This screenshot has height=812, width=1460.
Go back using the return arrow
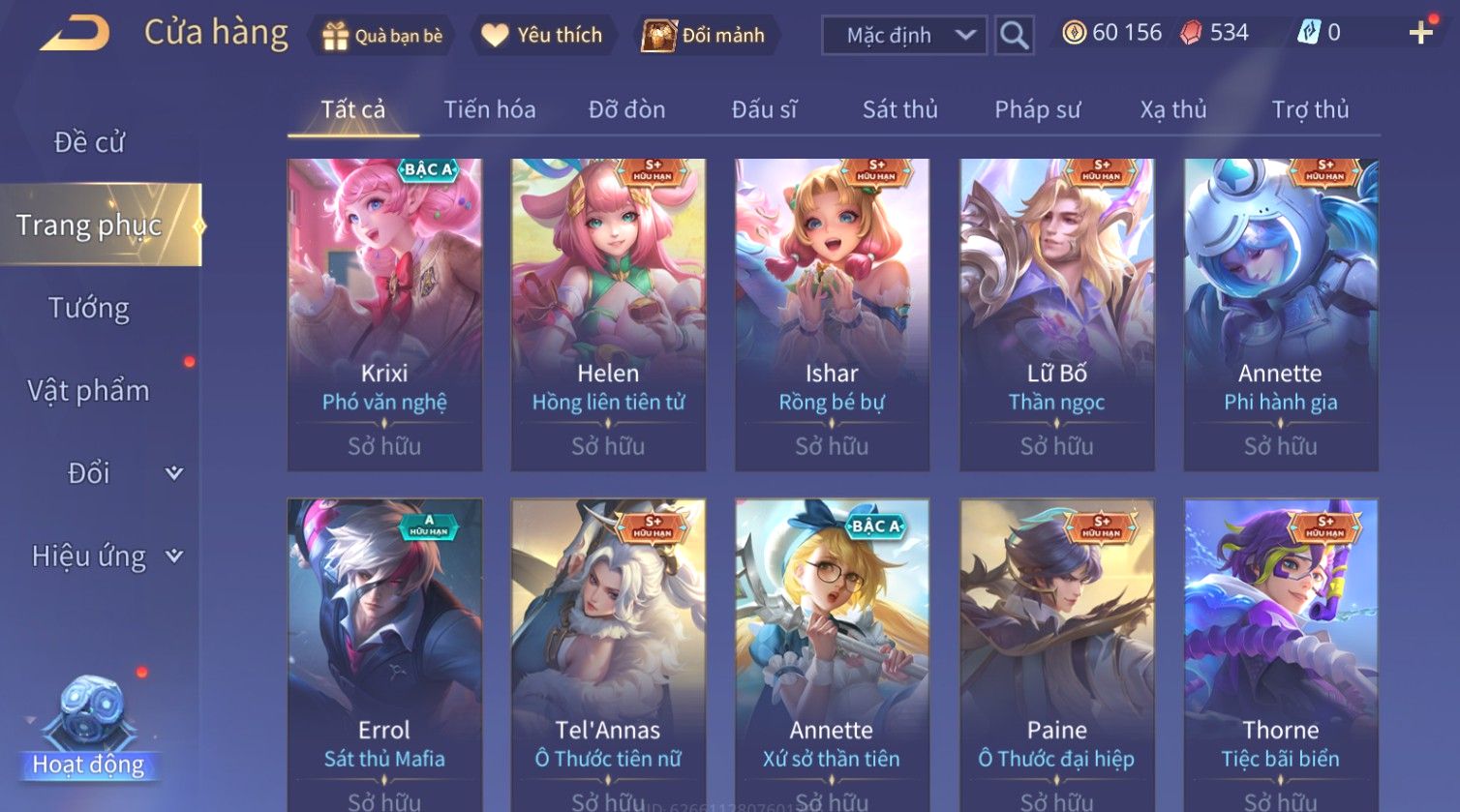click(x=76, y=34)
